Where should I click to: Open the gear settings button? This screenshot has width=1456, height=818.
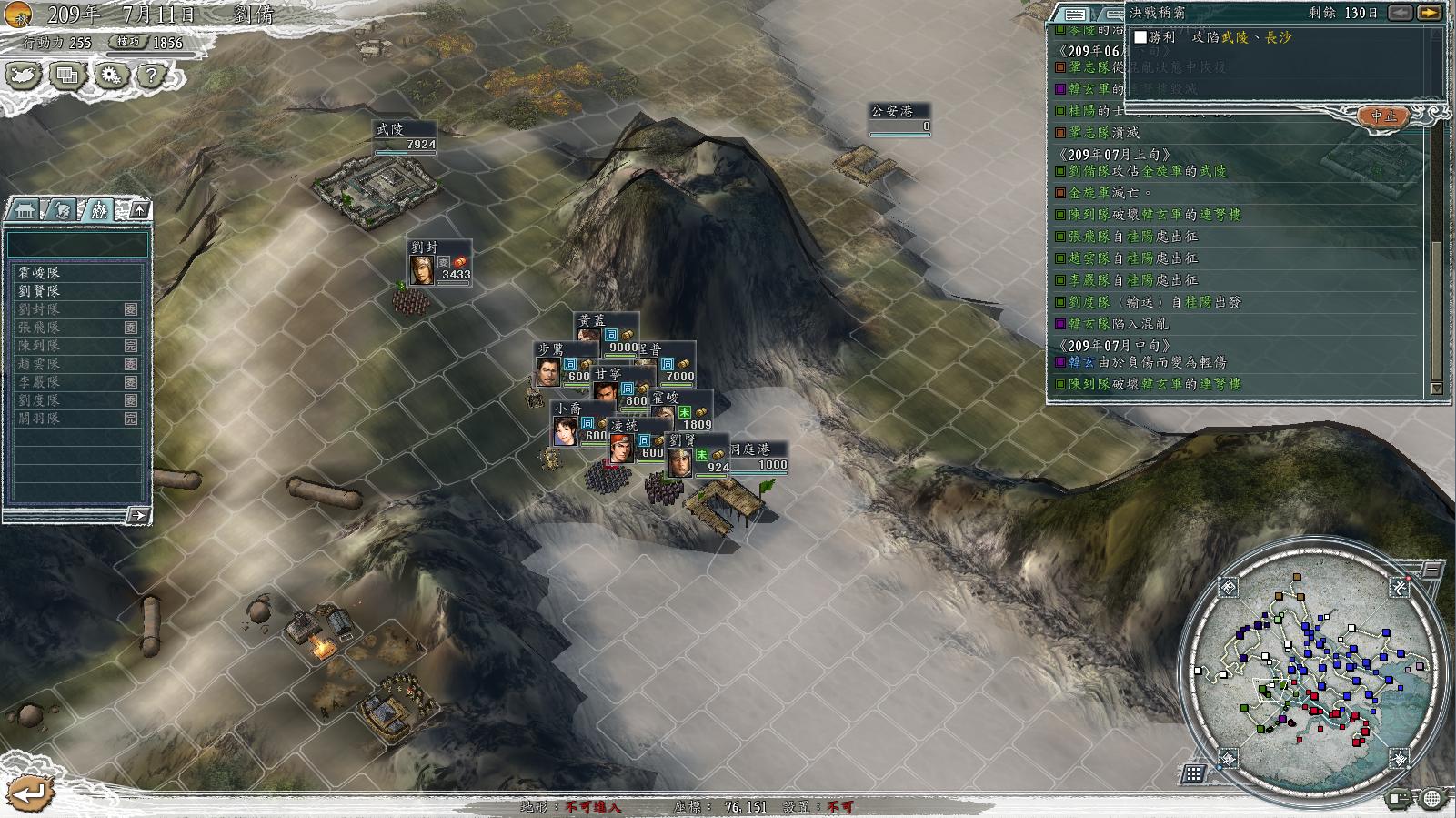(x=110, y=76)
